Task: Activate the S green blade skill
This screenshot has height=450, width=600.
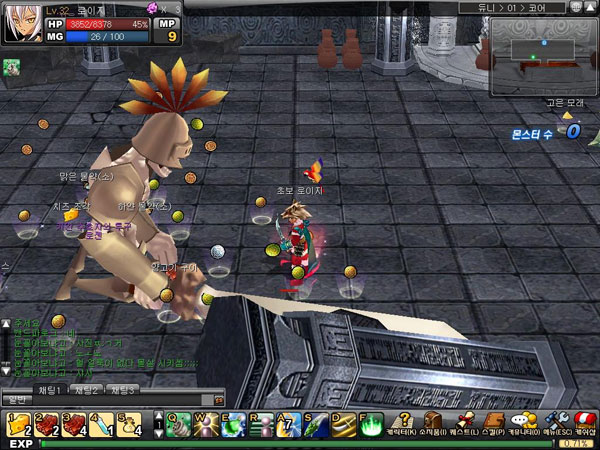Action: point(316,424)
